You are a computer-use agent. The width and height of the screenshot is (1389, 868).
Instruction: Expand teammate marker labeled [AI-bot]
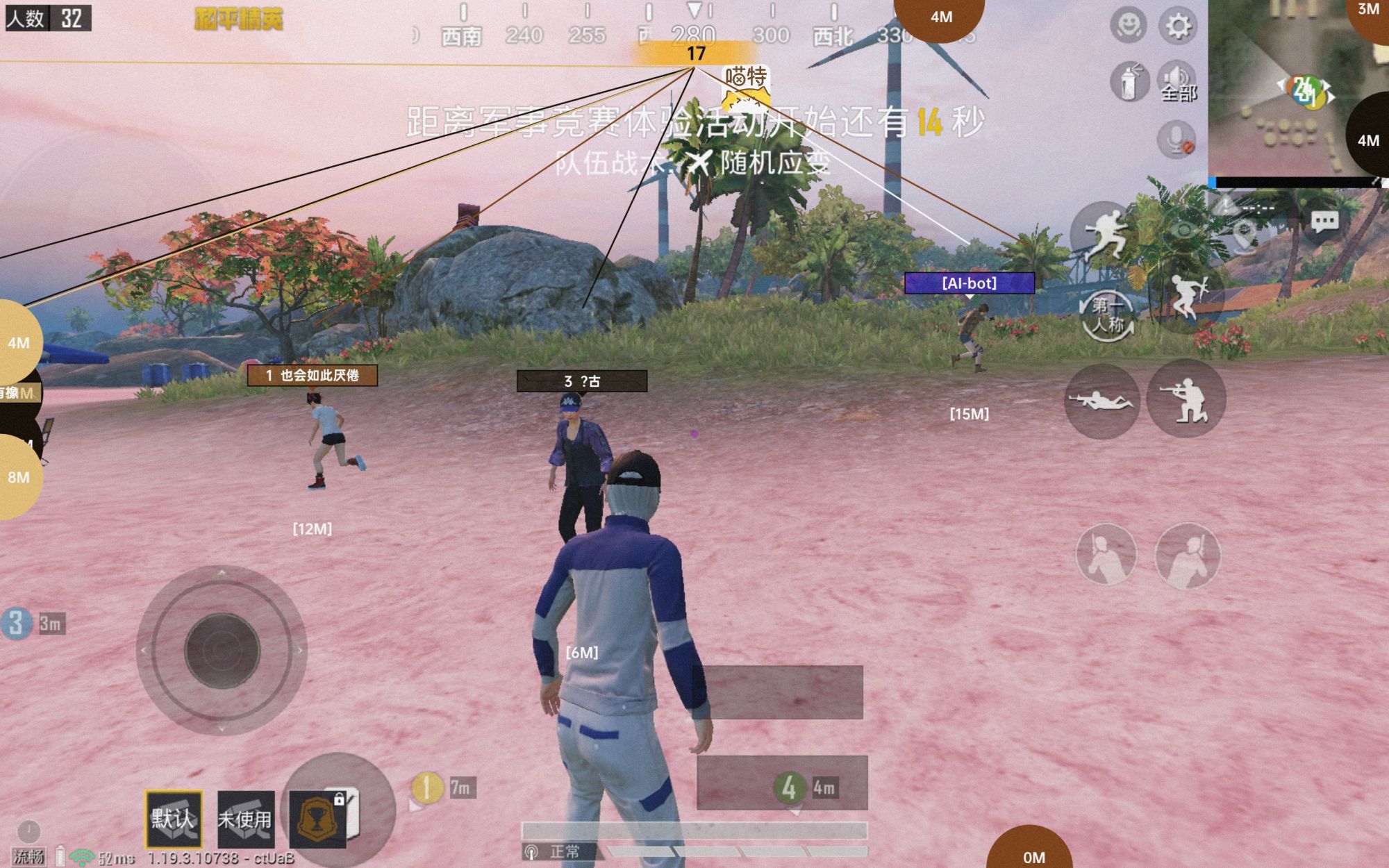(x=970, y=283)
